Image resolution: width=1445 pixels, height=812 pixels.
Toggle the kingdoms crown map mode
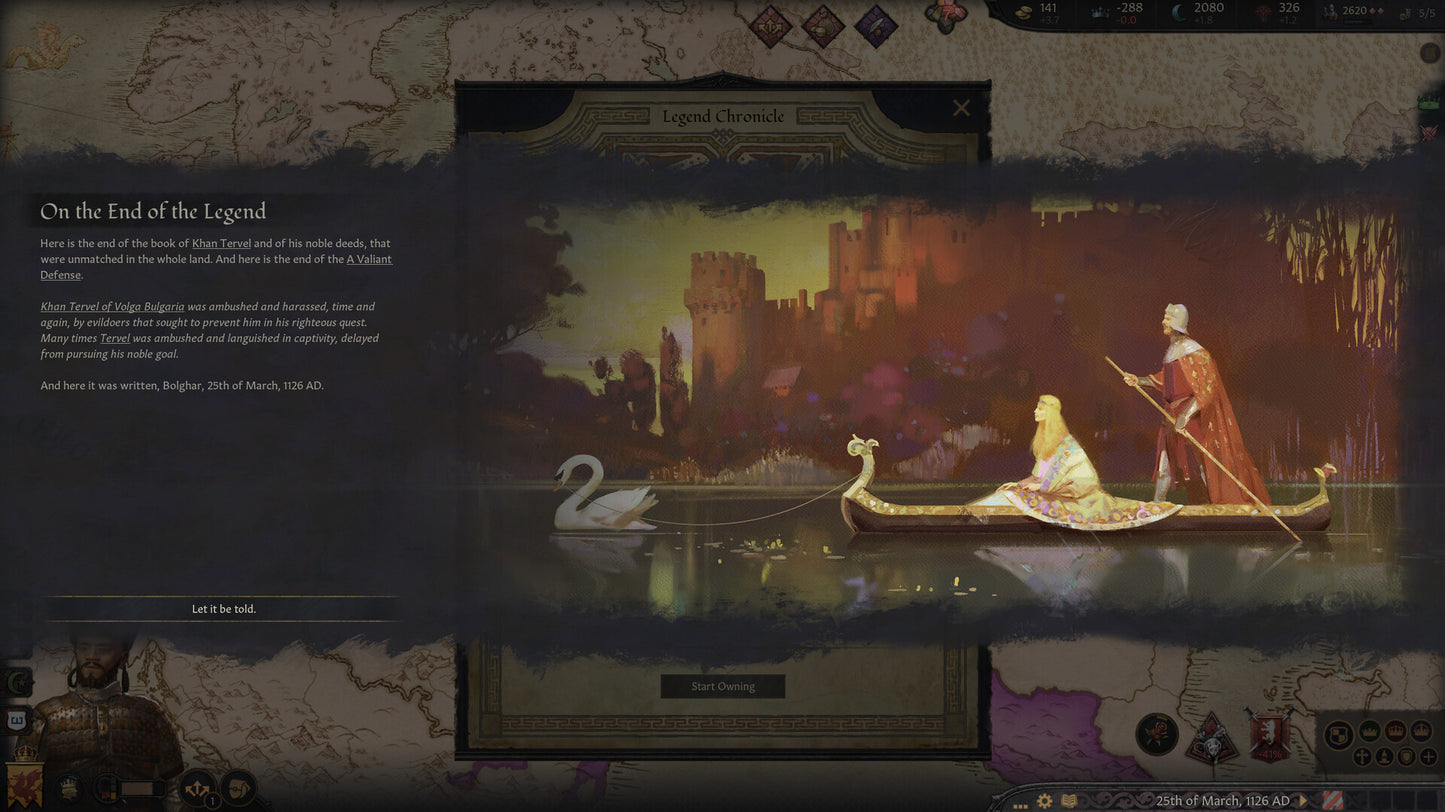(x=1395, y=732)
